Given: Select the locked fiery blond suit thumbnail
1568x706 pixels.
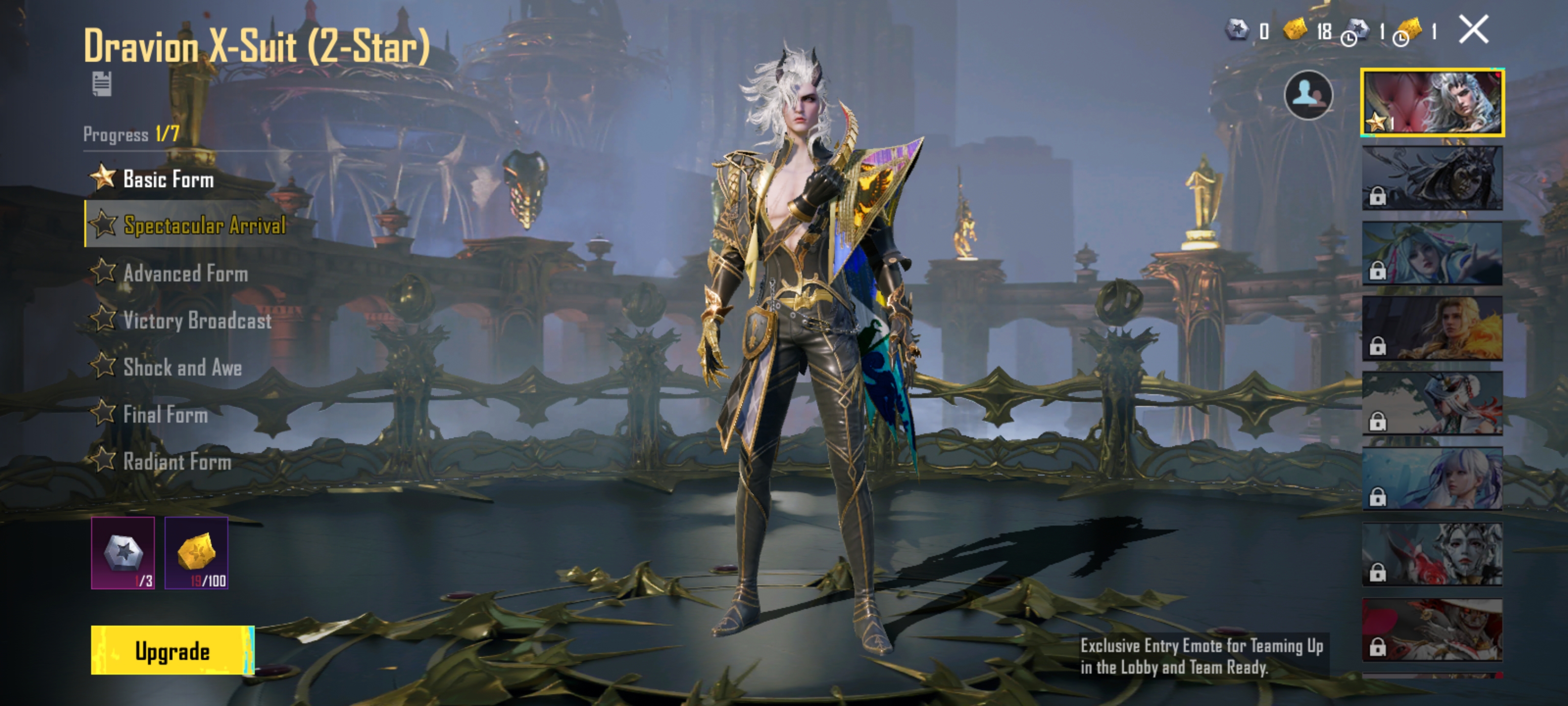Looking at the screenshot, I should [x=1432, y=329].
